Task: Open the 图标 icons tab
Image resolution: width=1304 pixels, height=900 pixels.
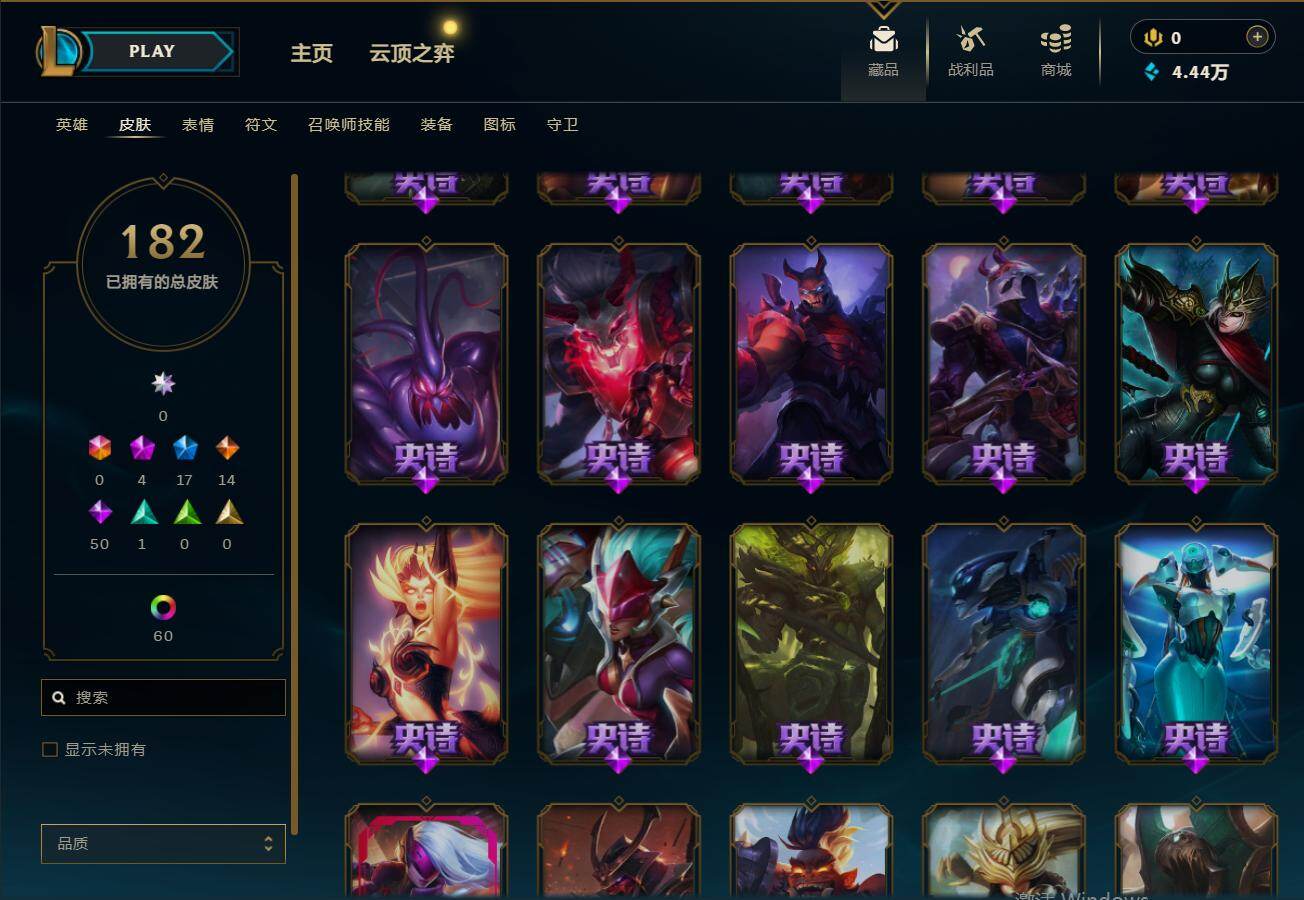Action: tap(500, 125)
